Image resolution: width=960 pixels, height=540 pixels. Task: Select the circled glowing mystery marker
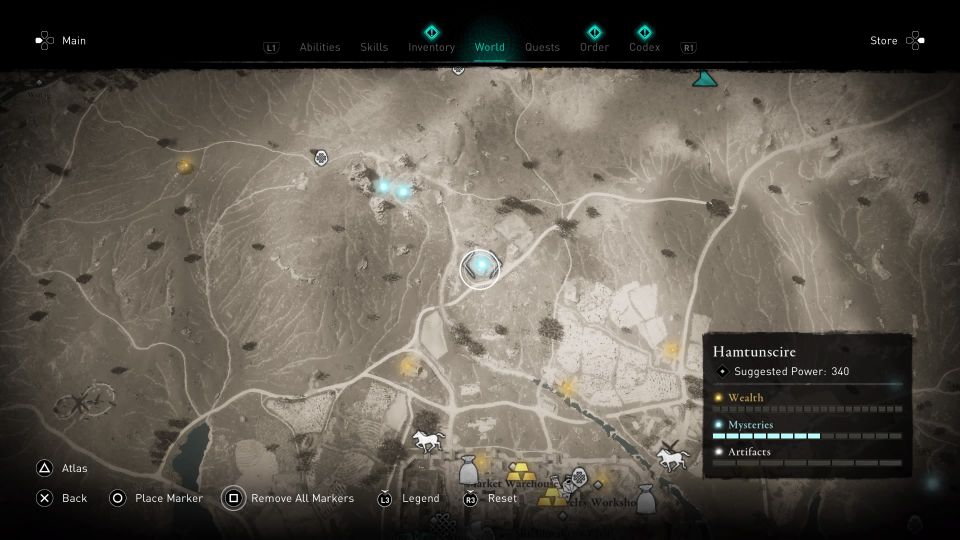pyautogui.click(x=480, y=268)
